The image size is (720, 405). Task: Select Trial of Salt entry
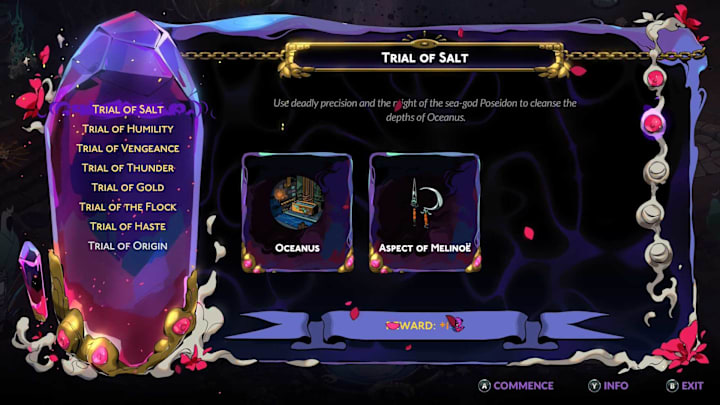pos(127,109)
